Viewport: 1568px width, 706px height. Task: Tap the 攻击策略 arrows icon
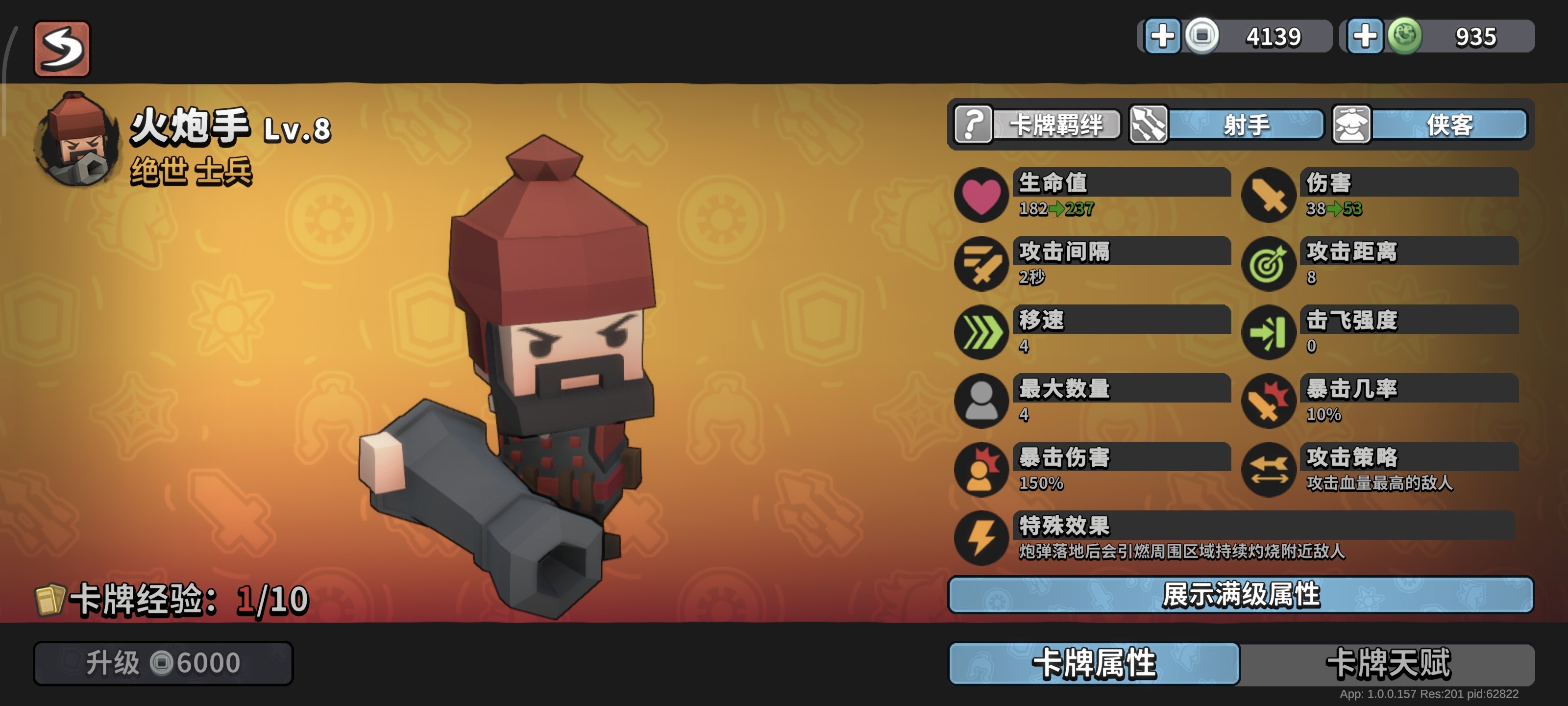point(1269,470)
